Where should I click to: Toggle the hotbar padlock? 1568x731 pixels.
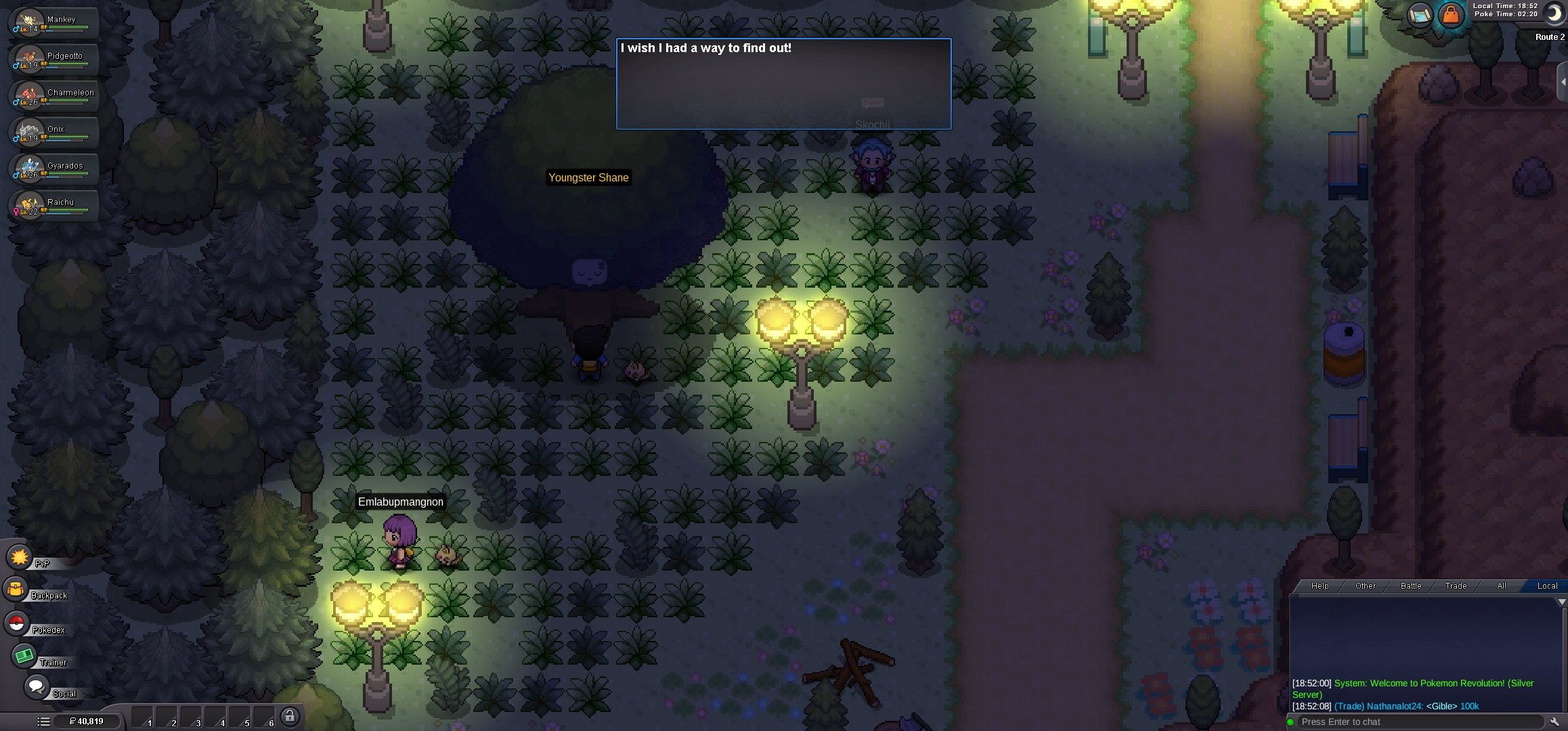point(290,716)
